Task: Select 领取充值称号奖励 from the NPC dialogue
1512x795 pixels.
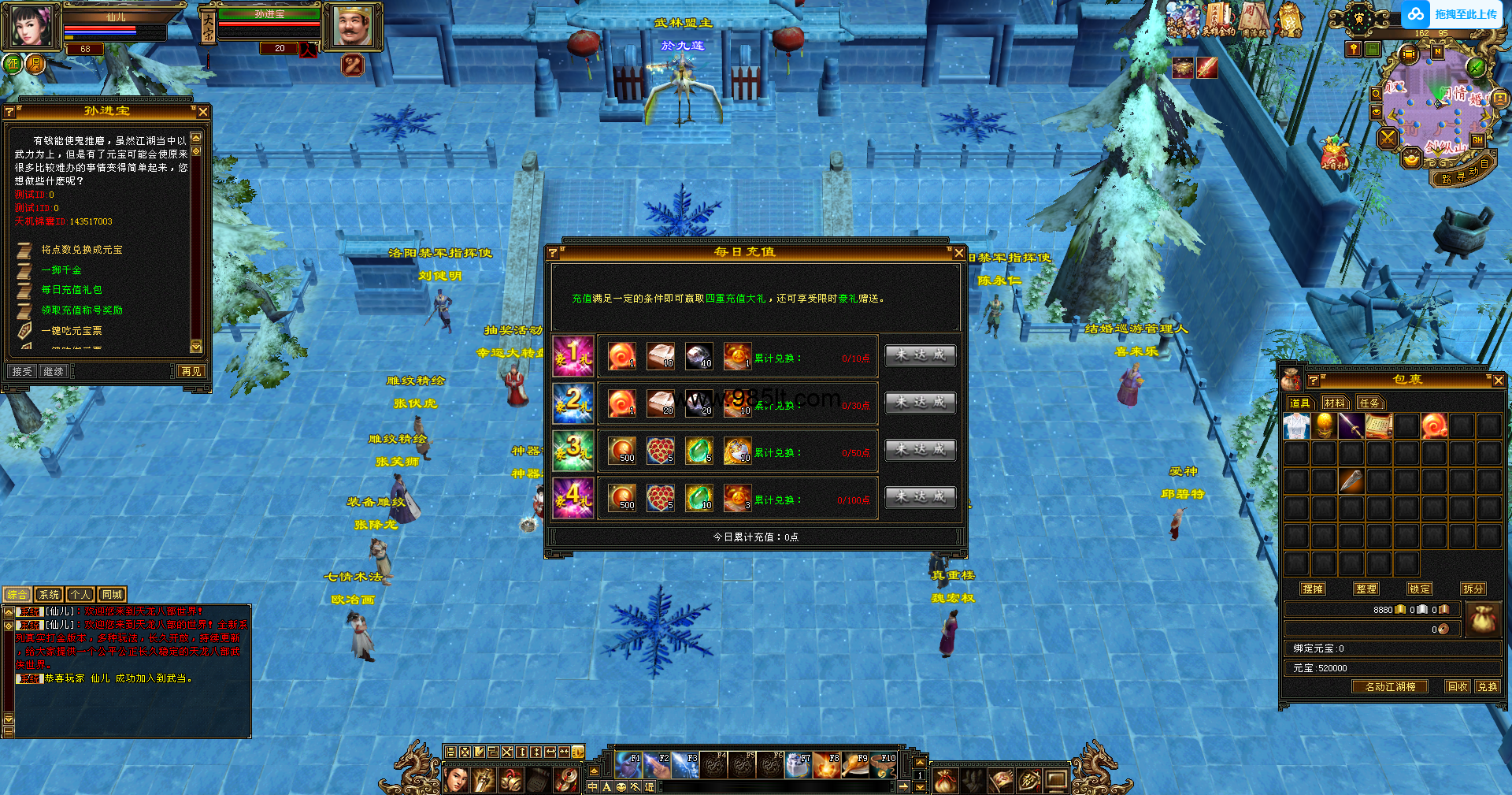Action: (x=82, y=310)
